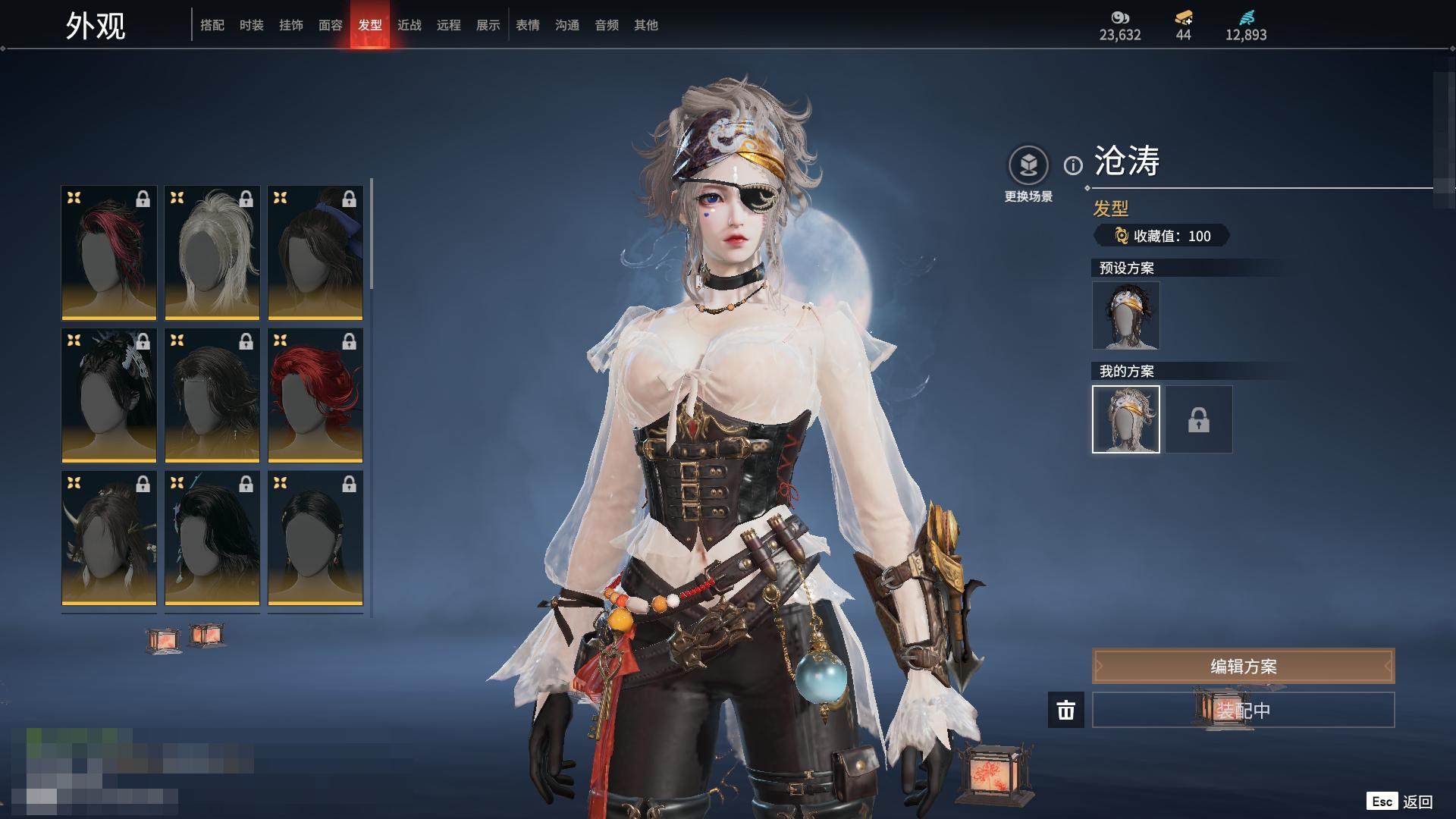Select the locked 我的方案 slot
The image size is (1456, 819).
click(x=1199, y=419)
